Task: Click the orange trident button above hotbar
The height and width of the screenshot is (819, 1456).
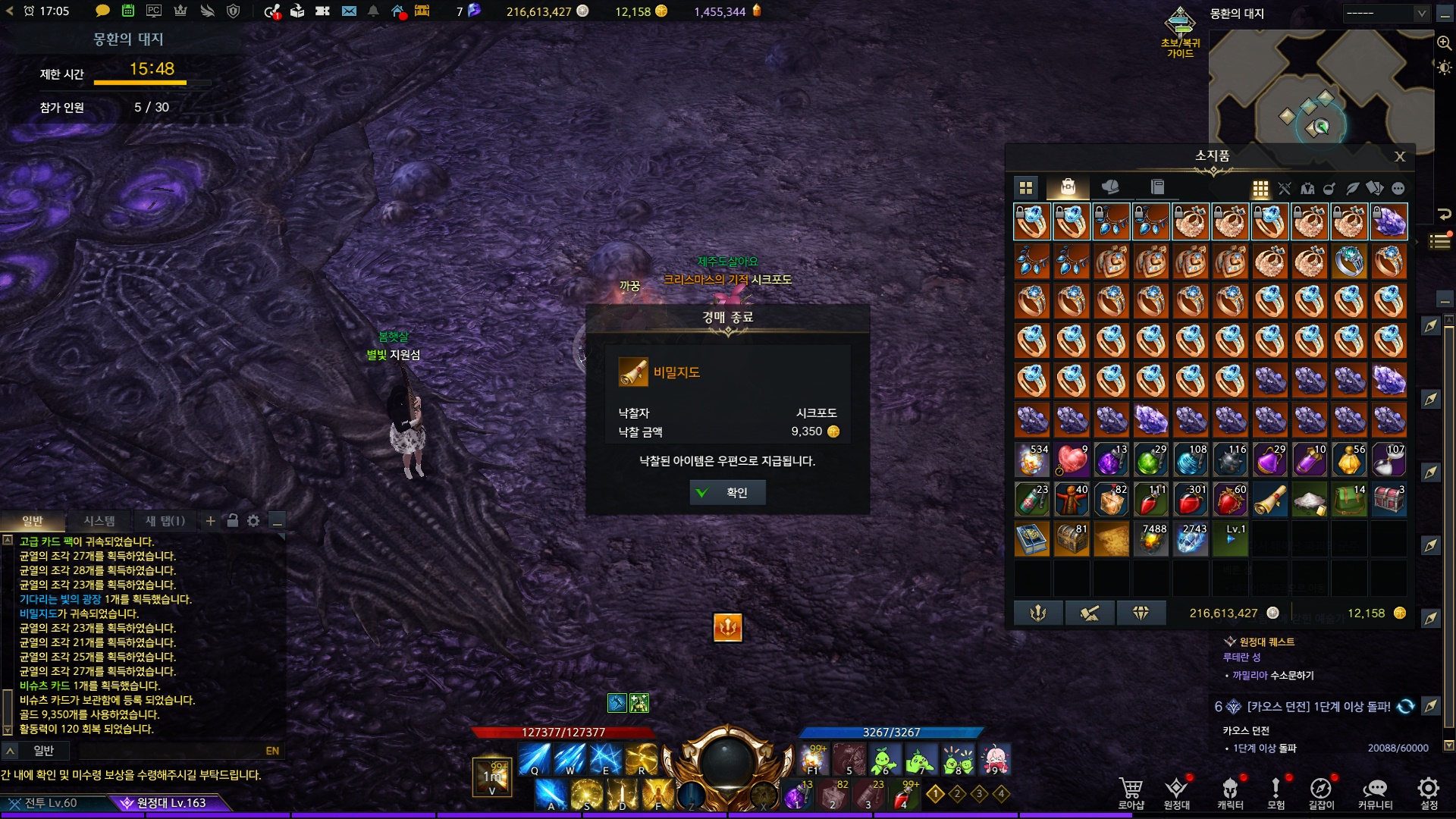Action: 727,627
